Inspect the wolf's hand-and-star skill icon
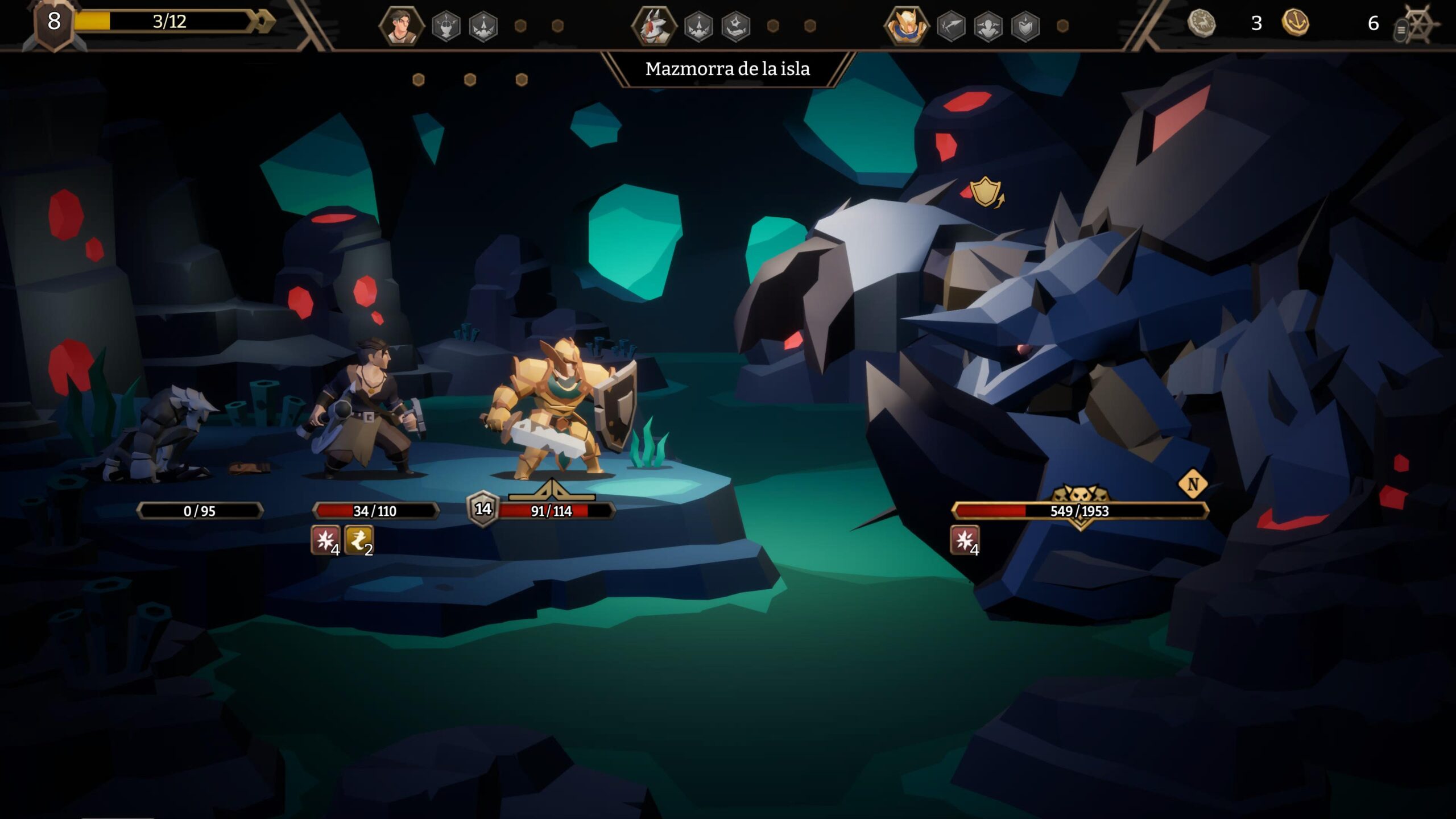The width and height of the screenshot is (1456, 819). [x=736, y=26]
